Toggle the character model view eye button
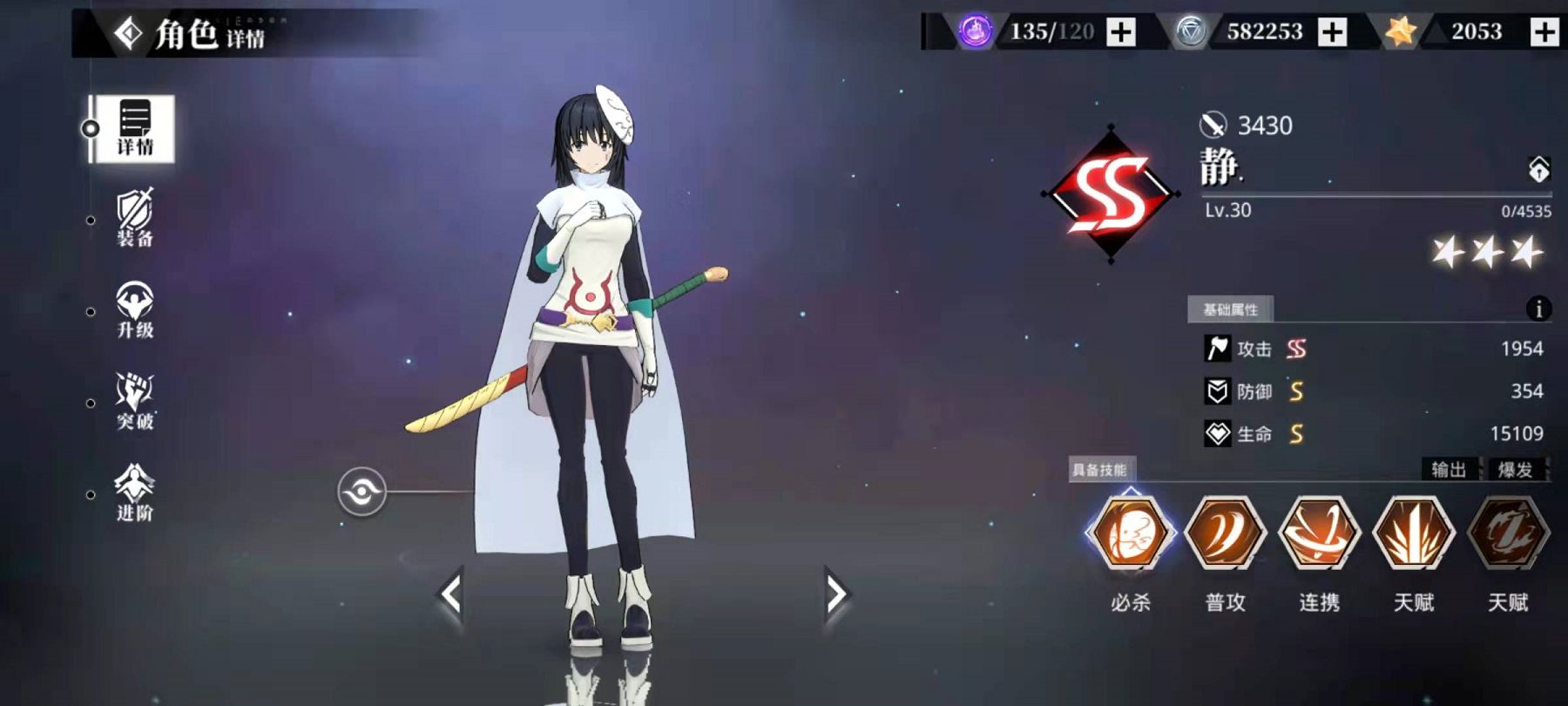The image size is (1568, 706). pos(362,492)
